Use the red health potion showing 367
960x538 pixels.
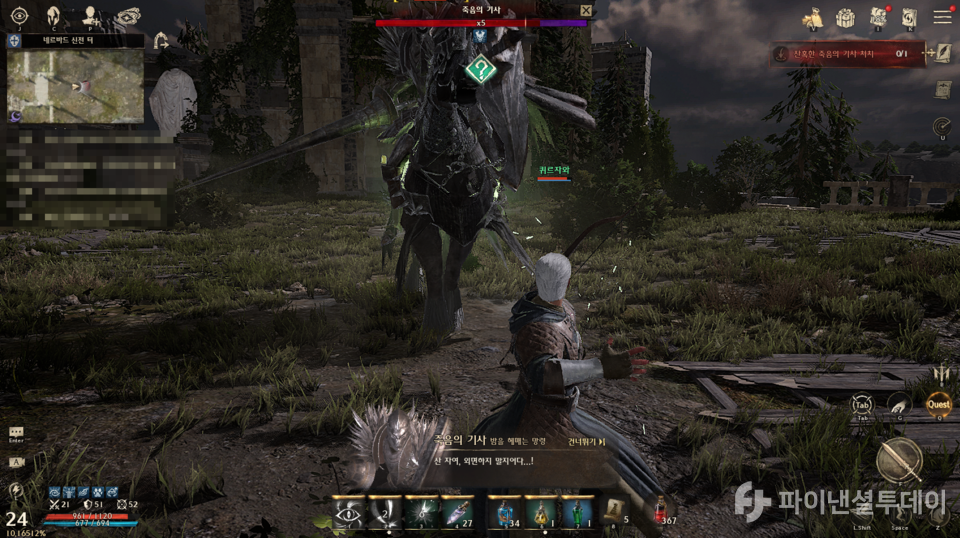pyautogui.click(x=661, y=511)
